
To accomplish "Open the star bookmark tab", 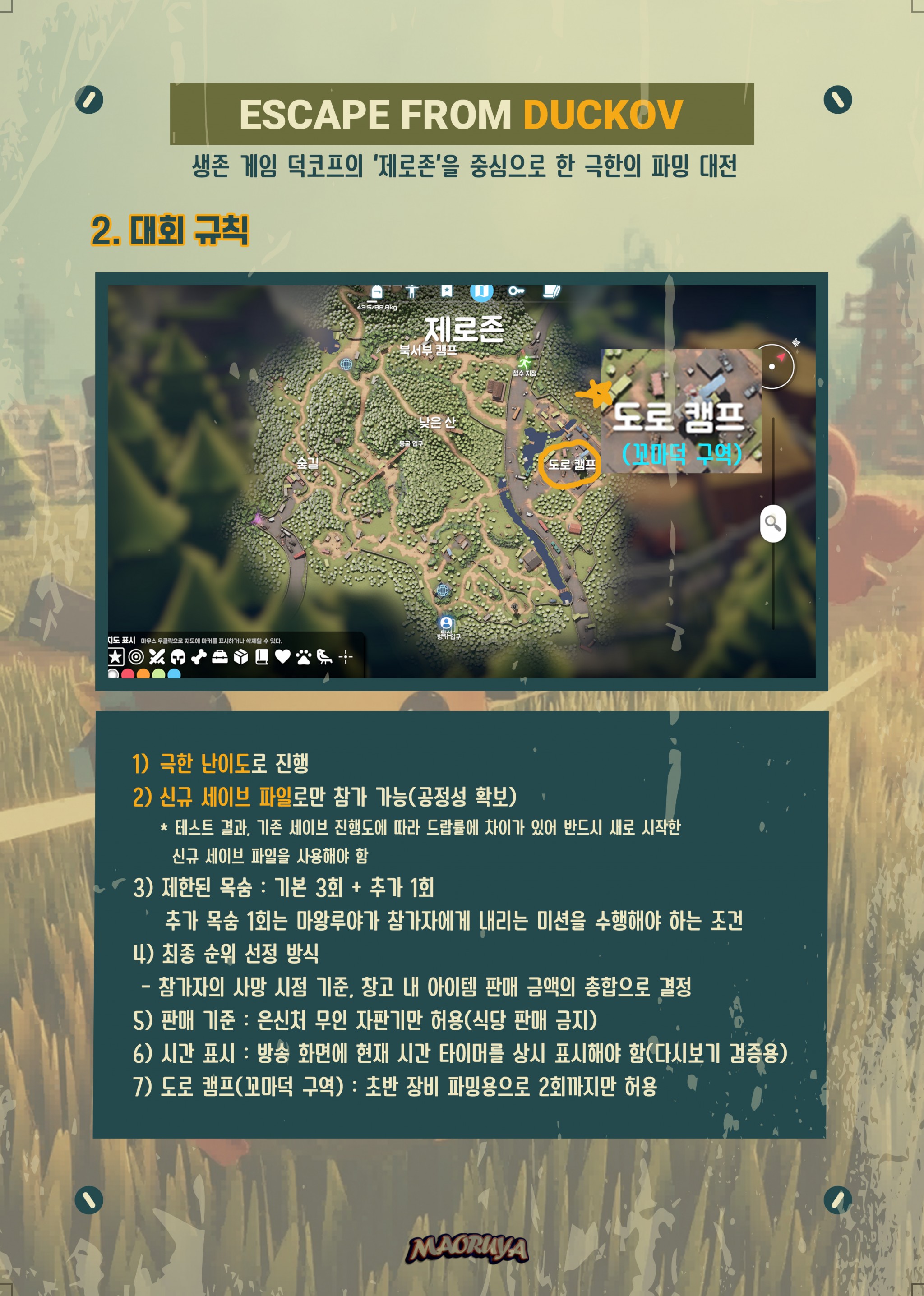I will 447,291.
